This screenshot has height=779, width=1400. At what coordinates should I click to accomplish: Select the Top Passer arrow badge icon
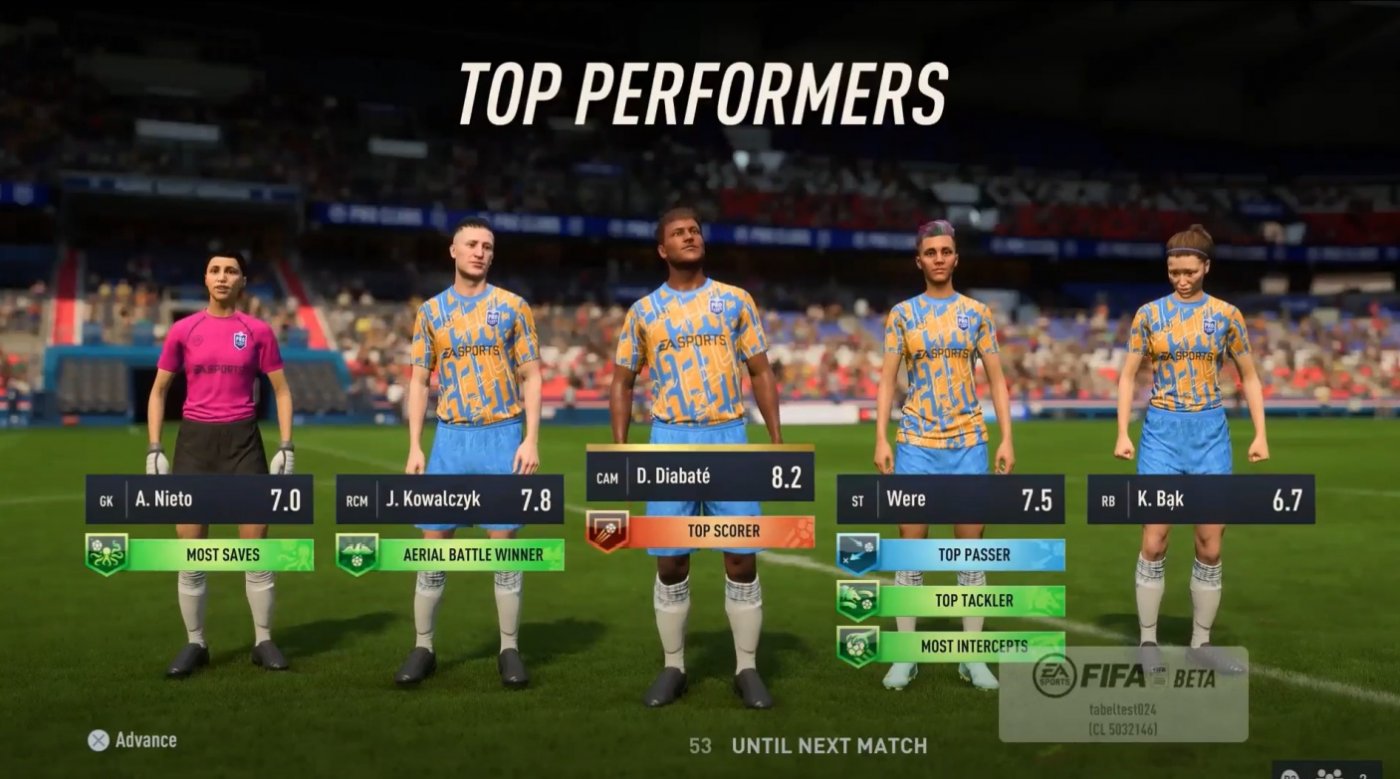(856, 551)
